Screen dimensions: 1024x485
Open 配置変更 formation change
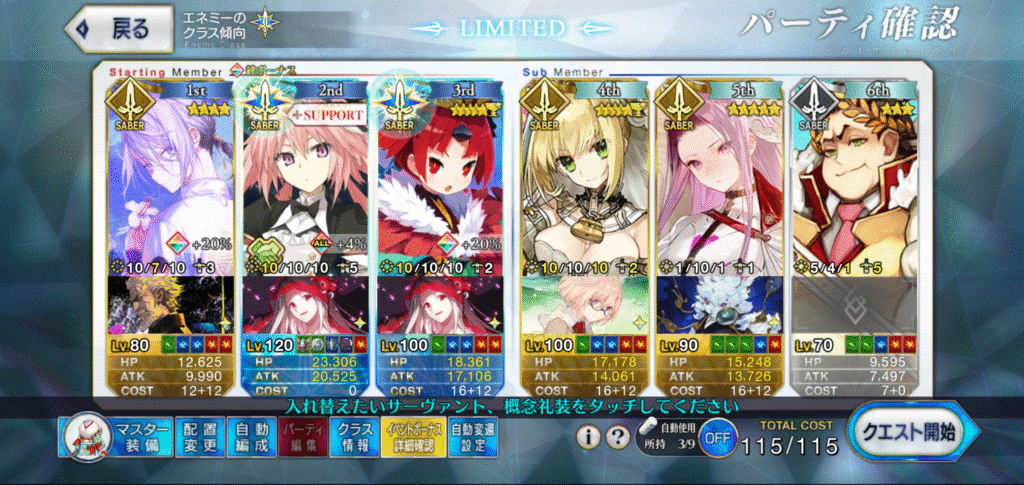click(199, 437)
